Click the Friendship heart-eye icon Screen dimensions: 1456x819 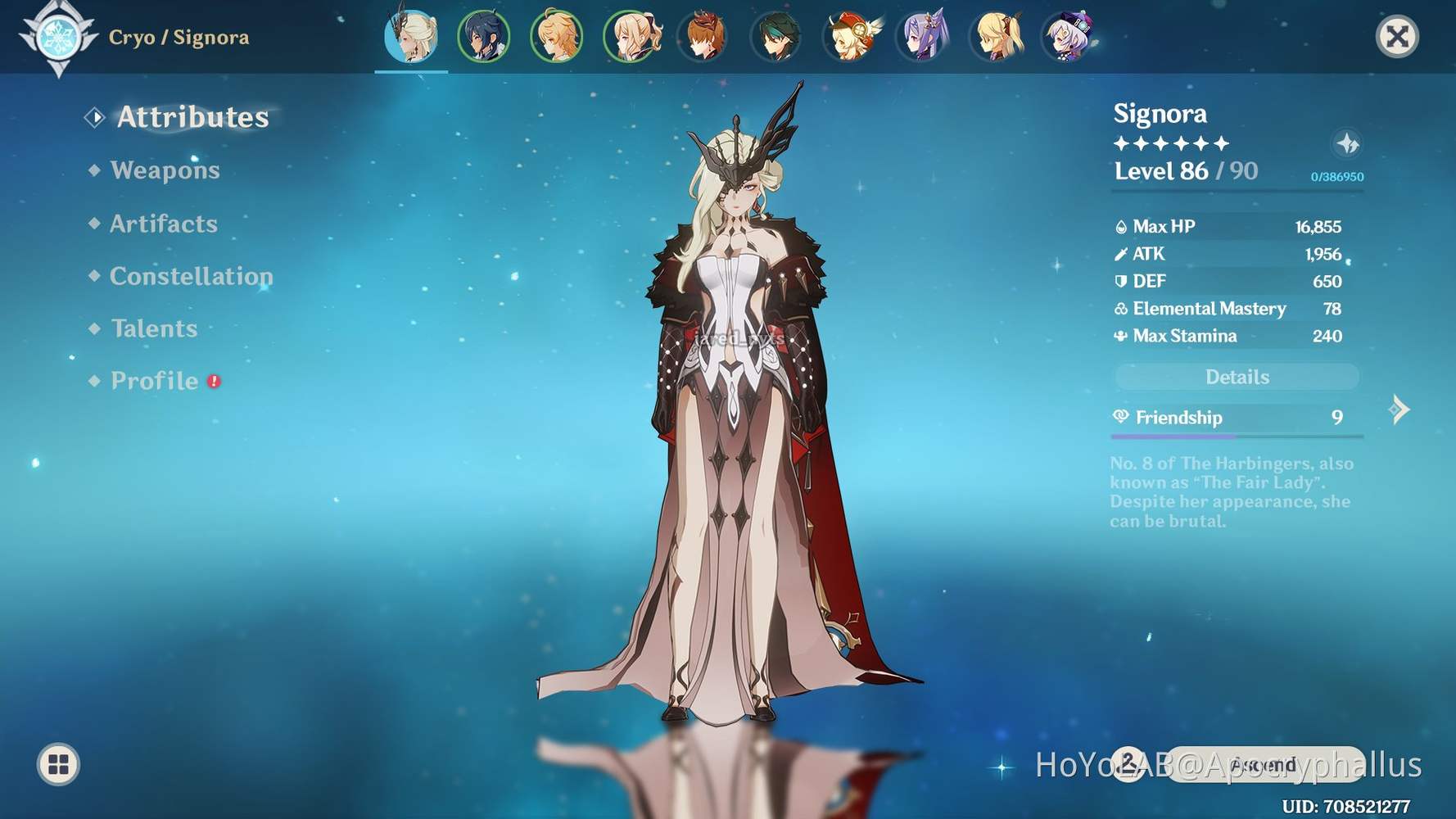tap(1120, 418)
